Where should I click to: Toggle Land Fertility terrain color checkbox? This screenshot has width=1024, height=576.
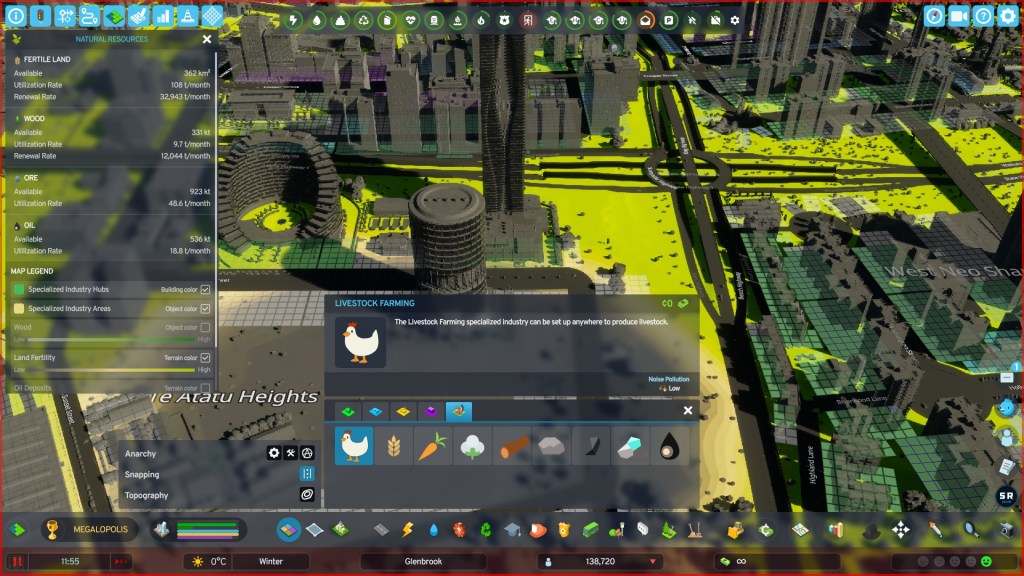pyautogui.click(x=205, y=357)
